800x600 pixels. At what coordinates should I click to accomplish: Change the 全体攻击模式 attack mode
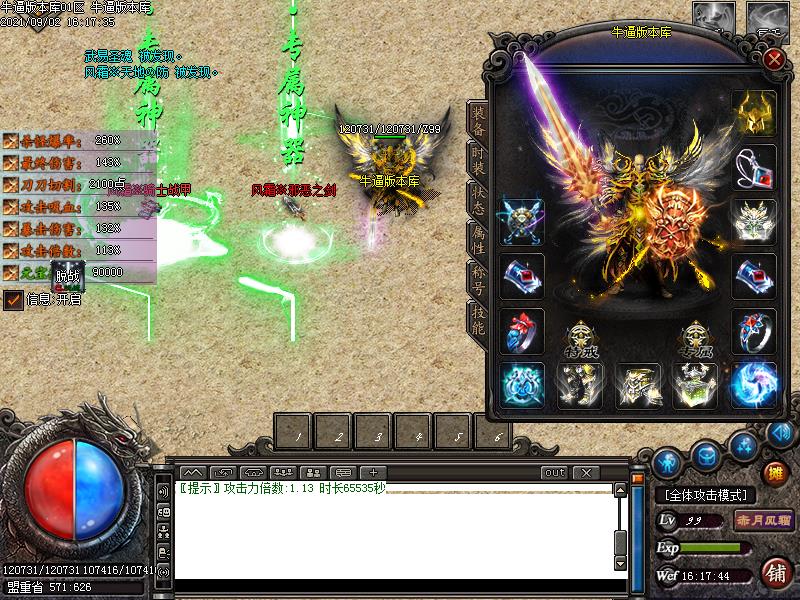pyautogui.click(x=705, y=495)
